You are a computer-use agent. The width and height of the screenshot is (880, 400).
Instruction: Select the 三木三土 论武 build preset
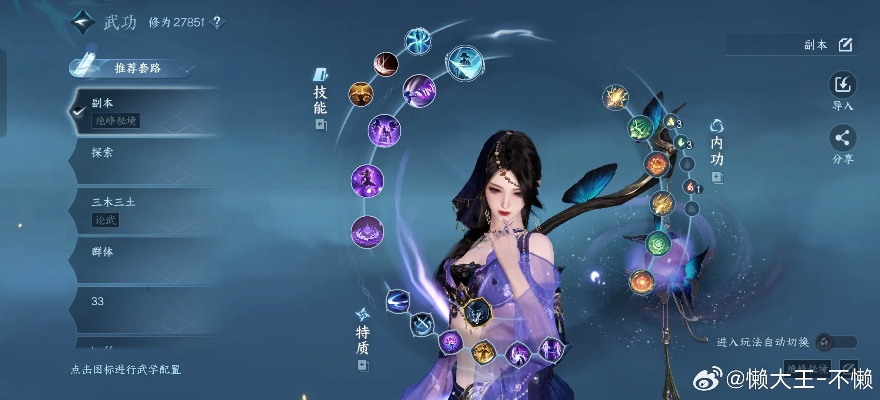pyautogui.click(x=140, y=208)
